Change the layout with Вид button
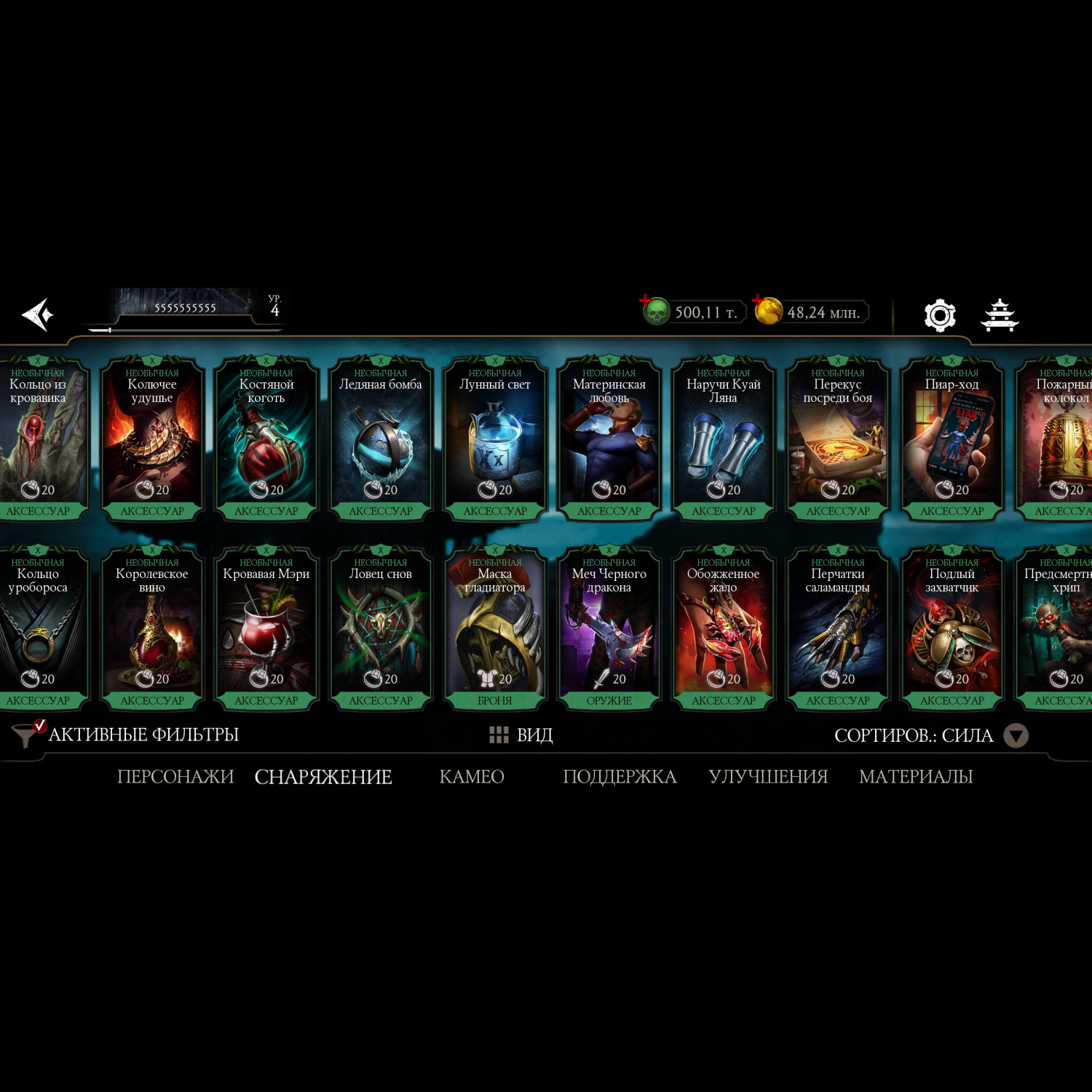 click(521, 735)
